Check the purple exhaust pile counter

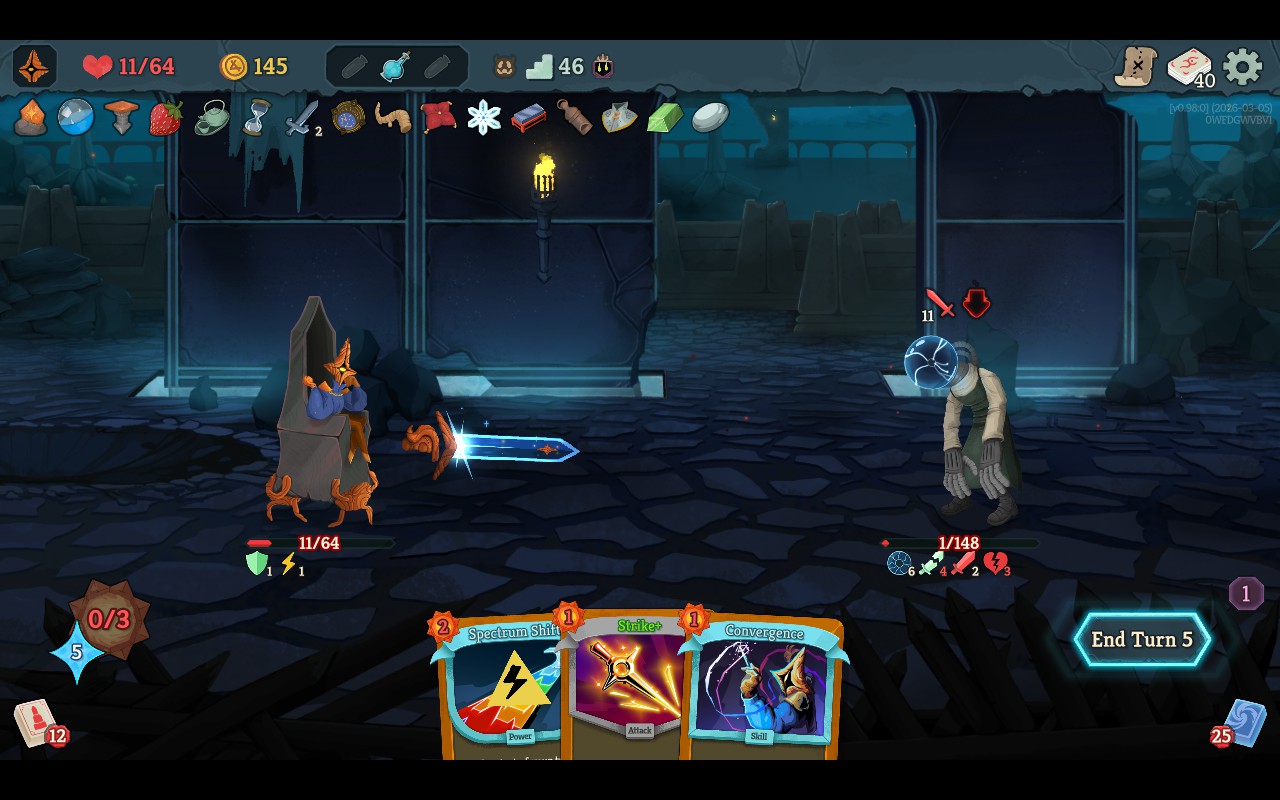(1245, 594)
